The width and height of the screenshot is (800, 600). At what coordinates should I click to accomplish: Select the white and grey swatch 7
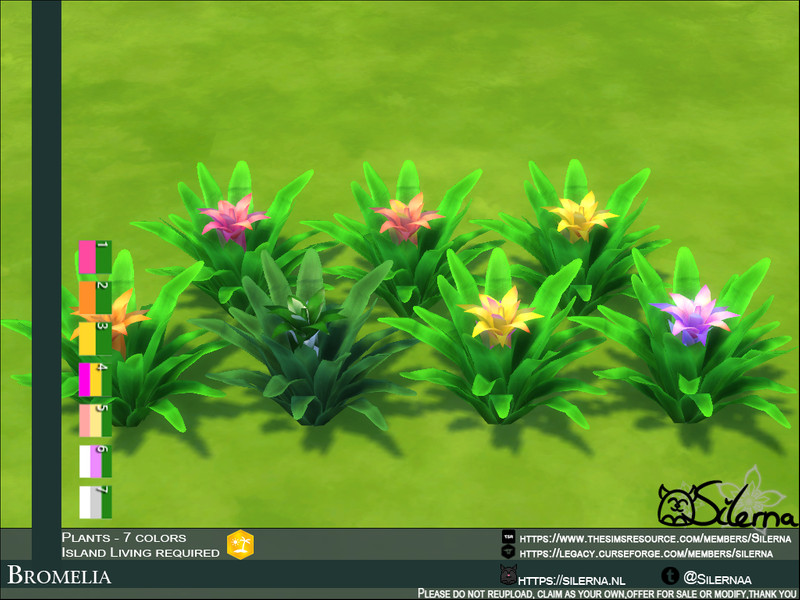tap(95, 502)
